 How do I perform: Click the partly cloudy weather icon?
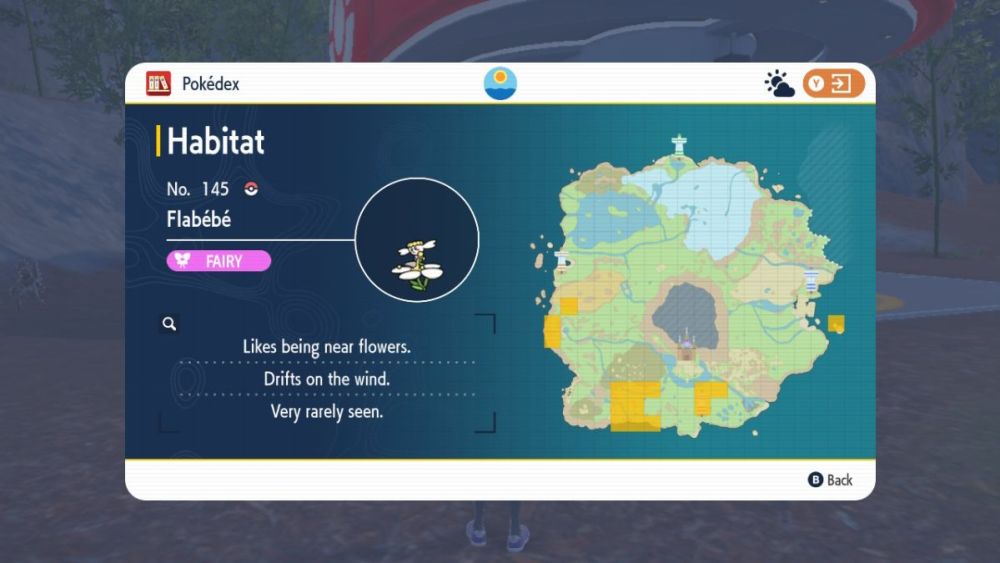[779, 84]
